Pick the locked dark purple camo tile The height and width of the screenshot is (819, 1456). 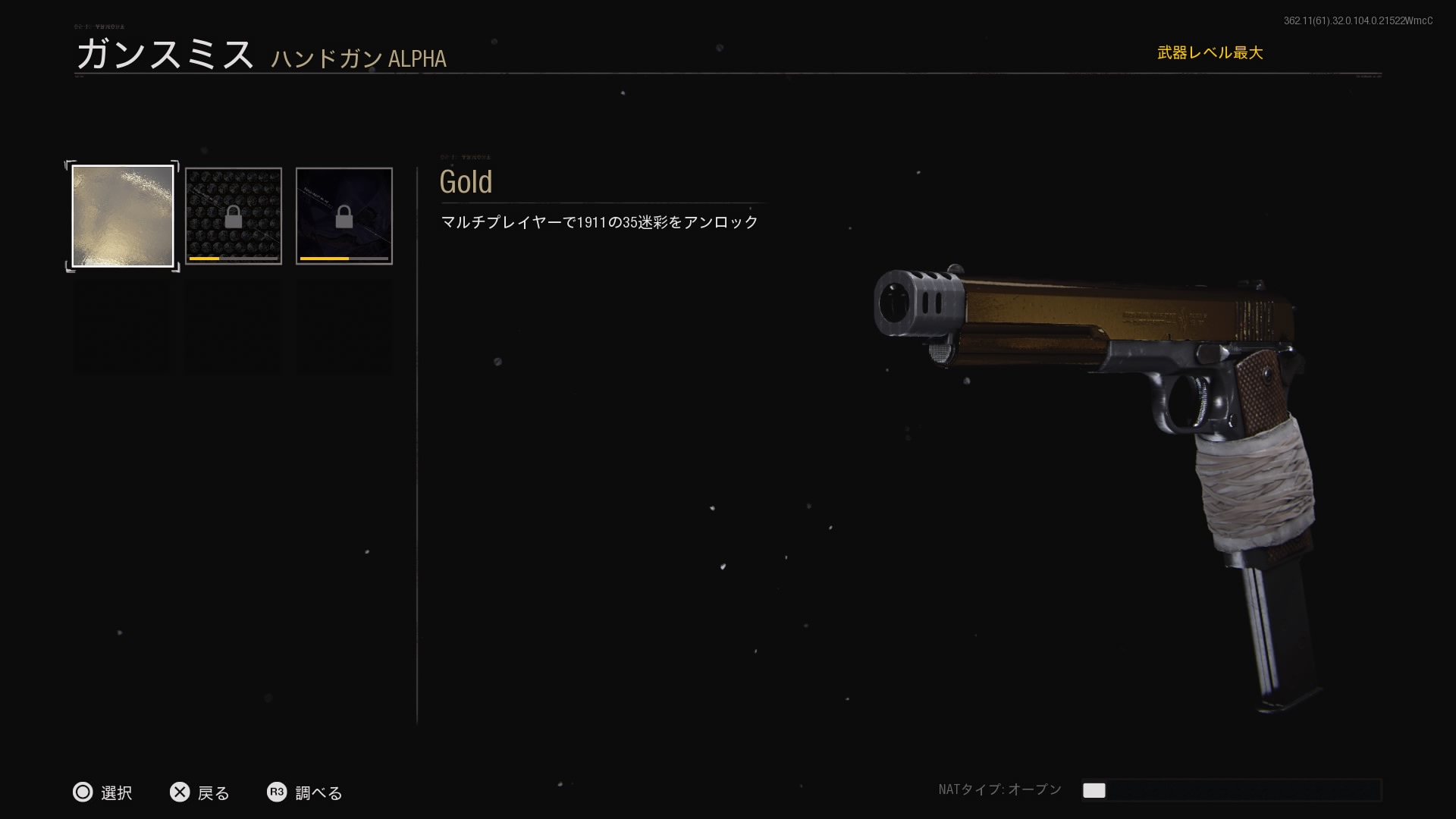coord(344,216)
